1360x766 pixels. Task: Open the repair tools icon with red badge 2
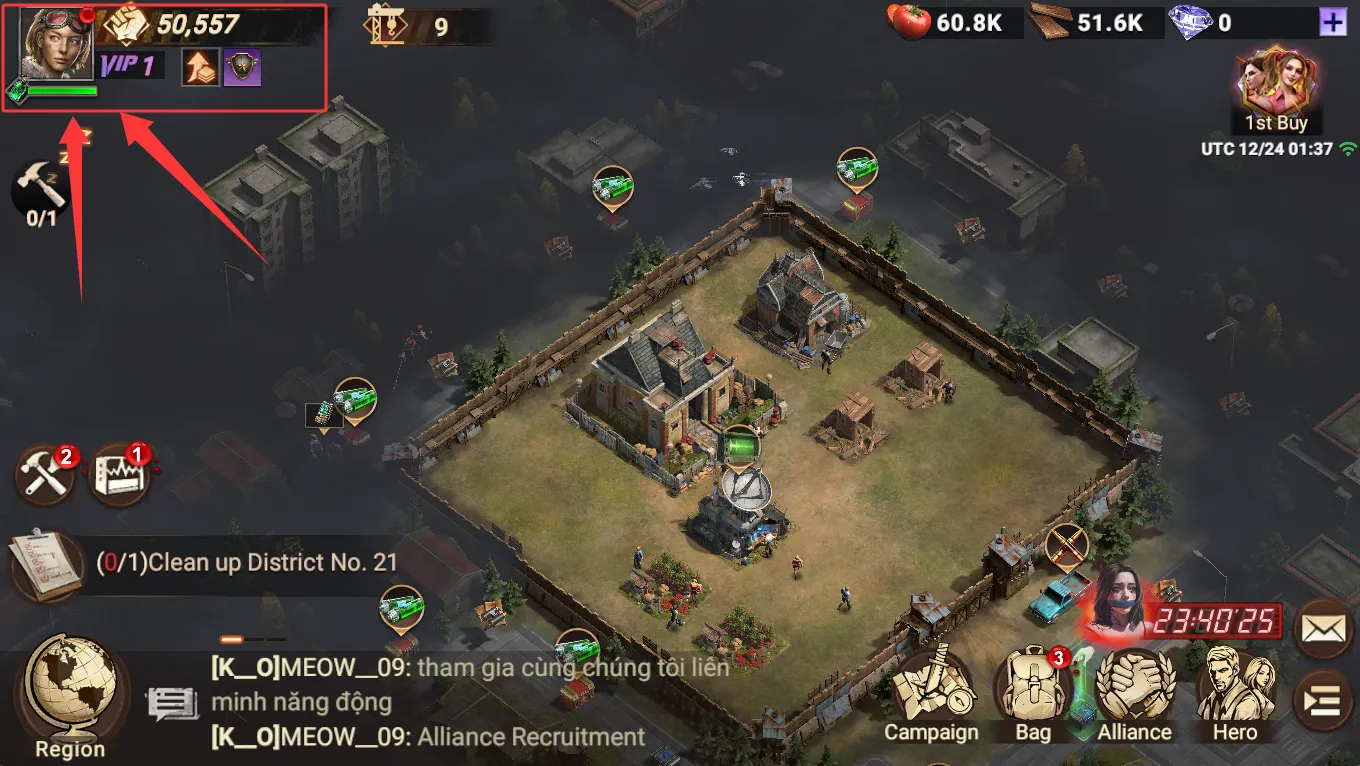(x=45, y=472)
